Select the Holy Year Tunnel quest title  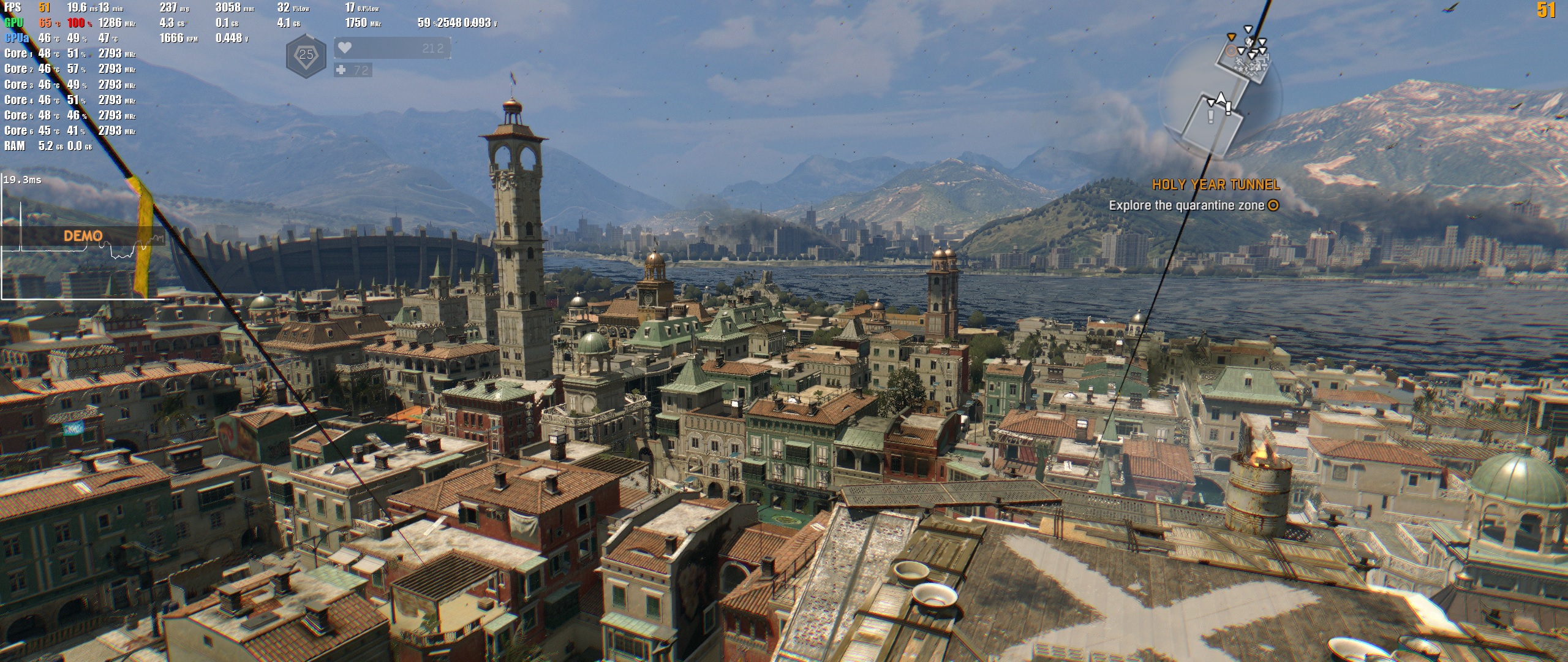(1215, 185)
